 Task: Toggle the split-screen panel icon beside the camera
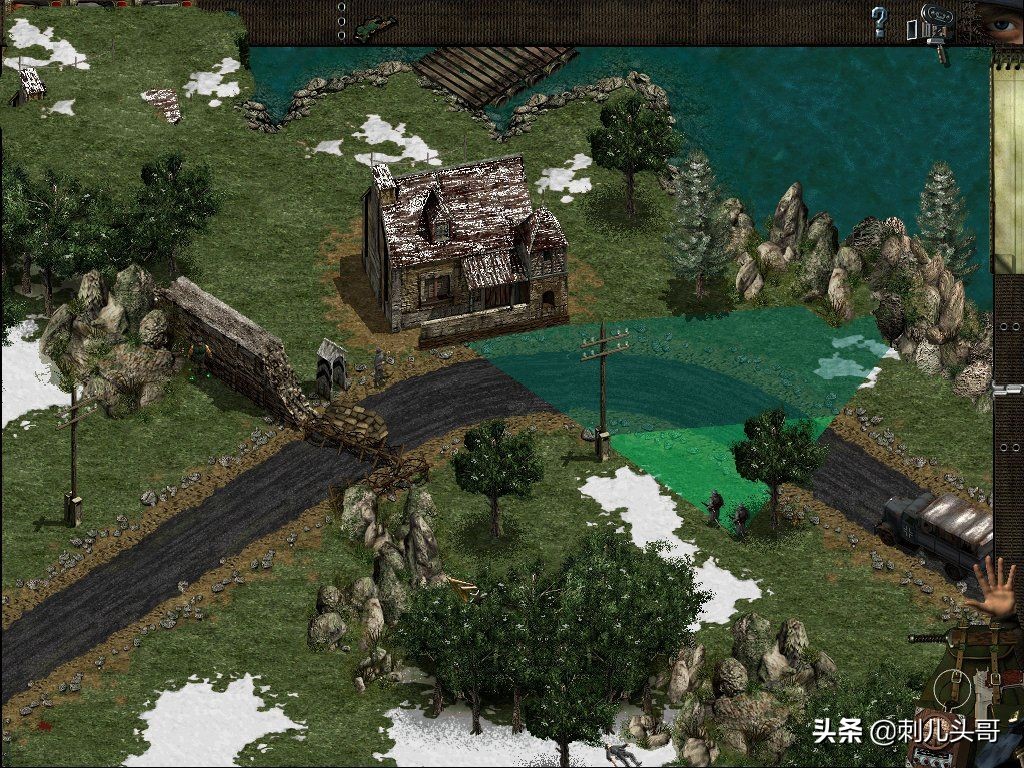click(912, 28)
